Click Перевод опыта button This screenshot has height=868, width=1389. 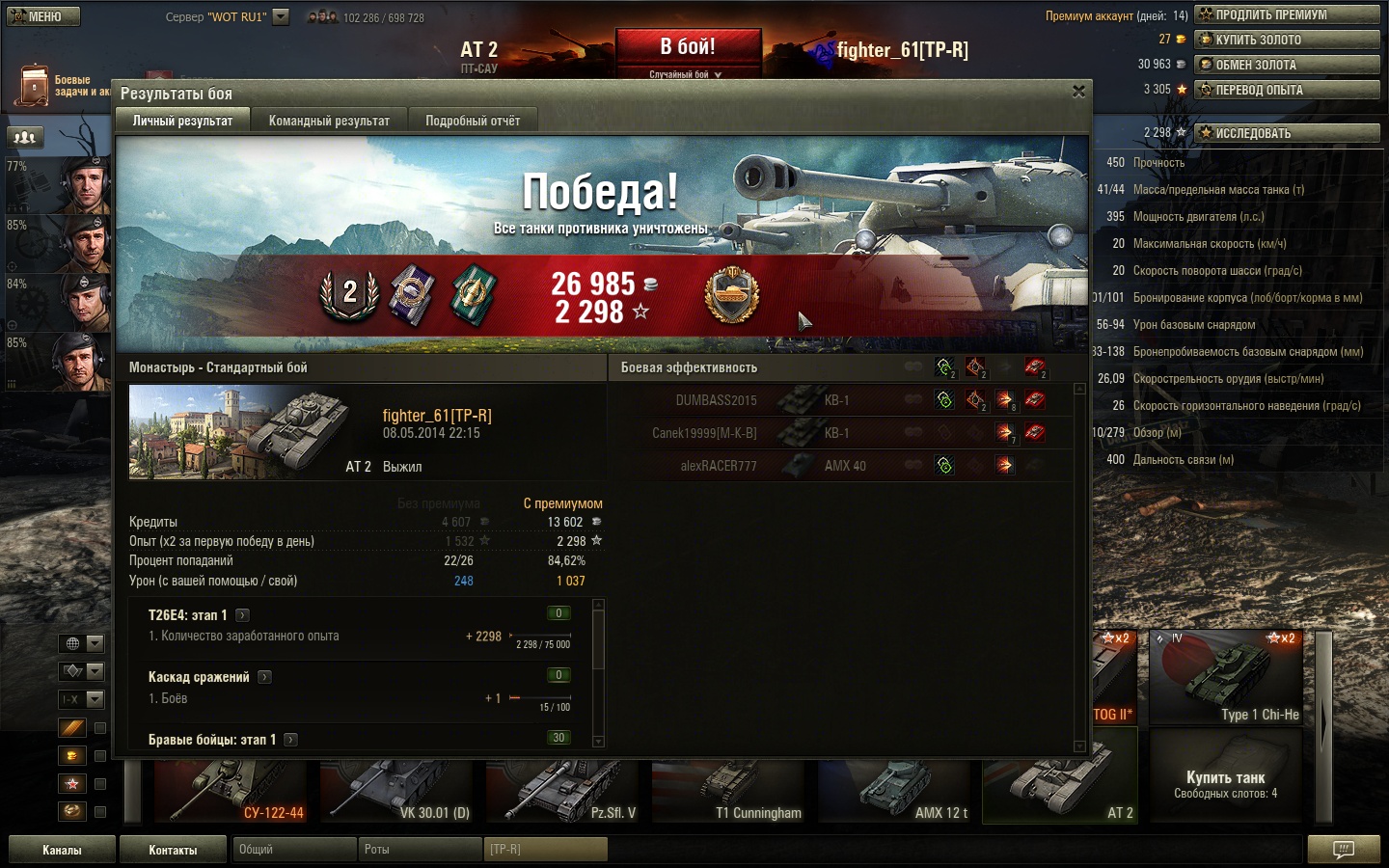coord(1287,90)
